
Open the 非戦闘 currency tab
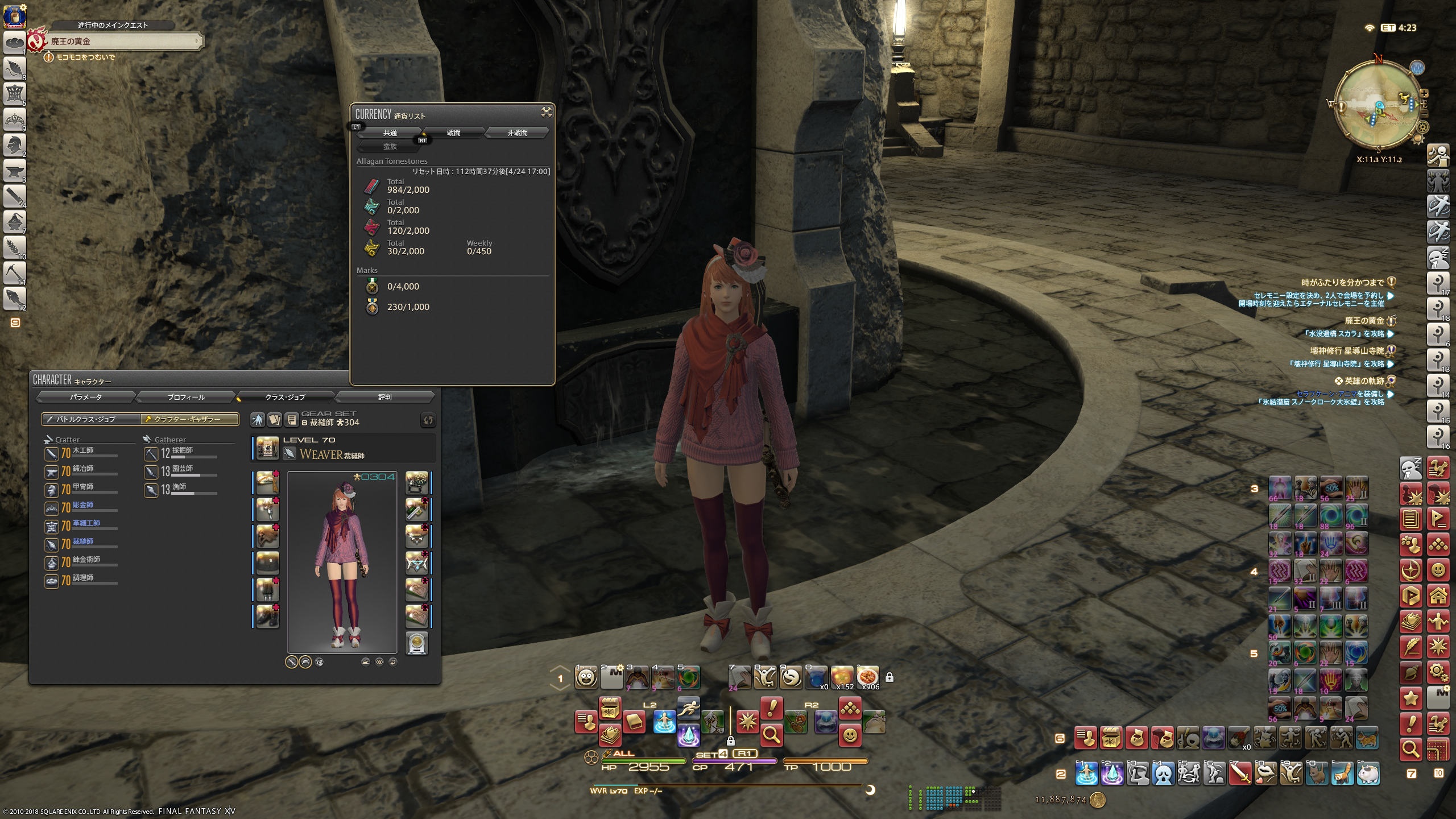tap(517, 133)
